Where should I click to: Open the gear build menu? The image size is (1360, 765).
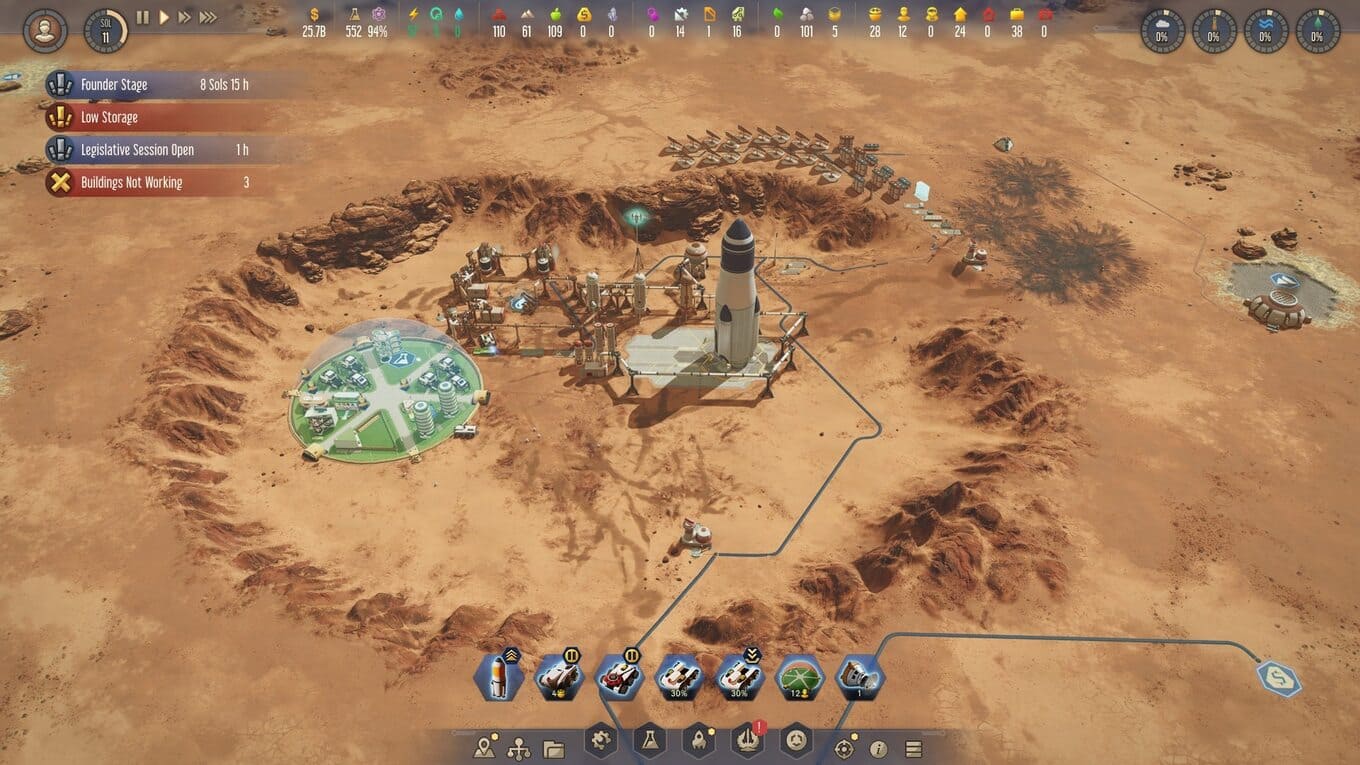pyautogui.click(x=601, y=741)
